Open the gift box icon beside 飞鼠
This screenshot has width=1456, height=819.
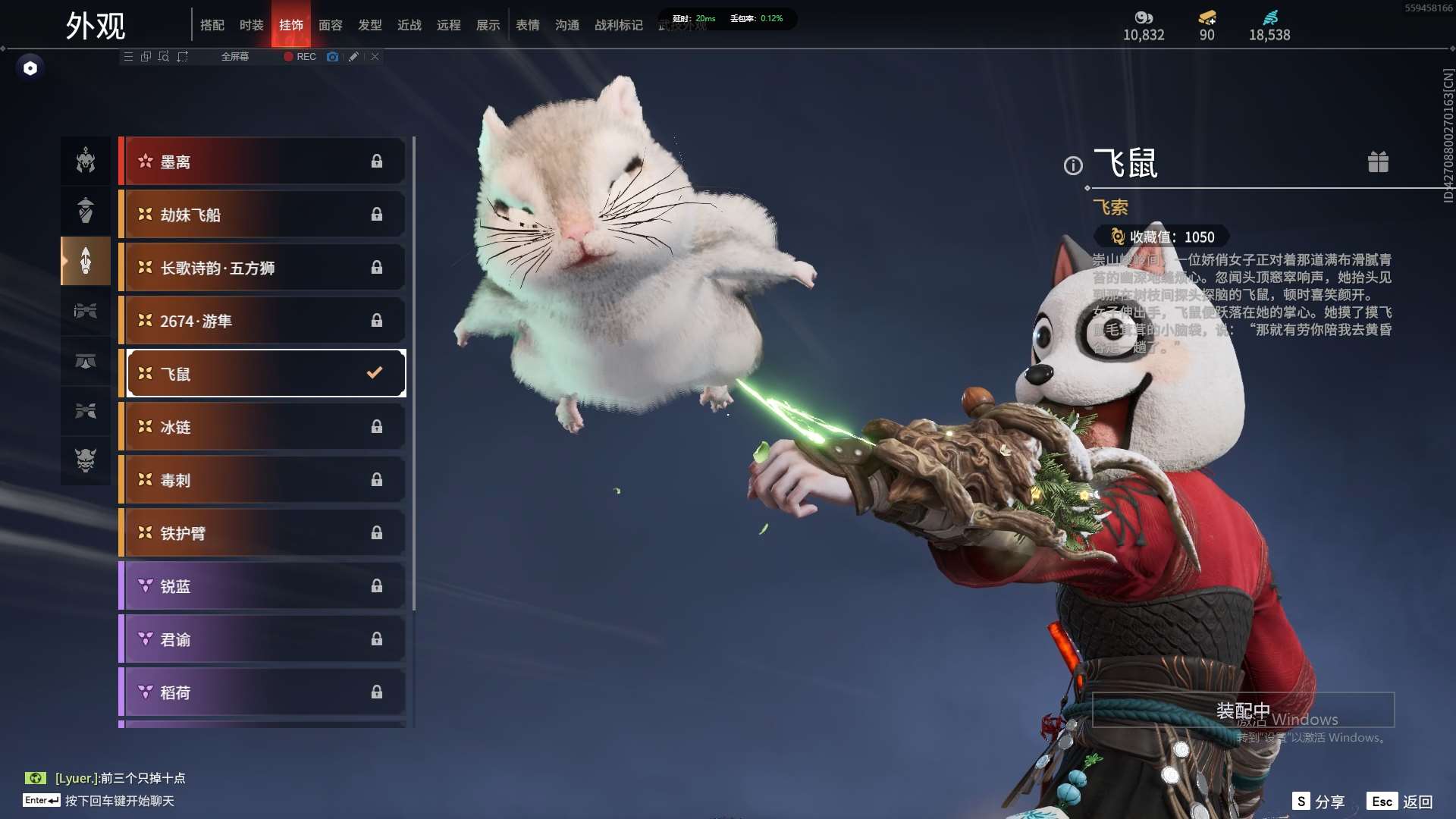click(x=1378, y=162)
